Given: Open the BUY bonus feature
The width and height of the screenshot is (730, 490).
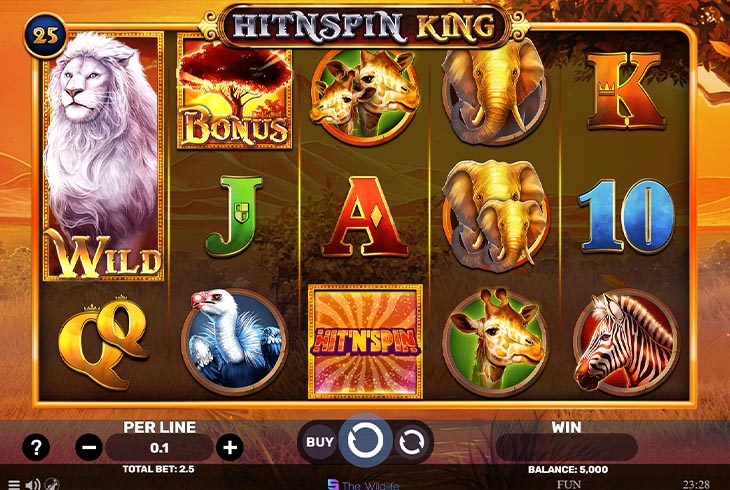Looking at the screenshot, I should (320, 441).
